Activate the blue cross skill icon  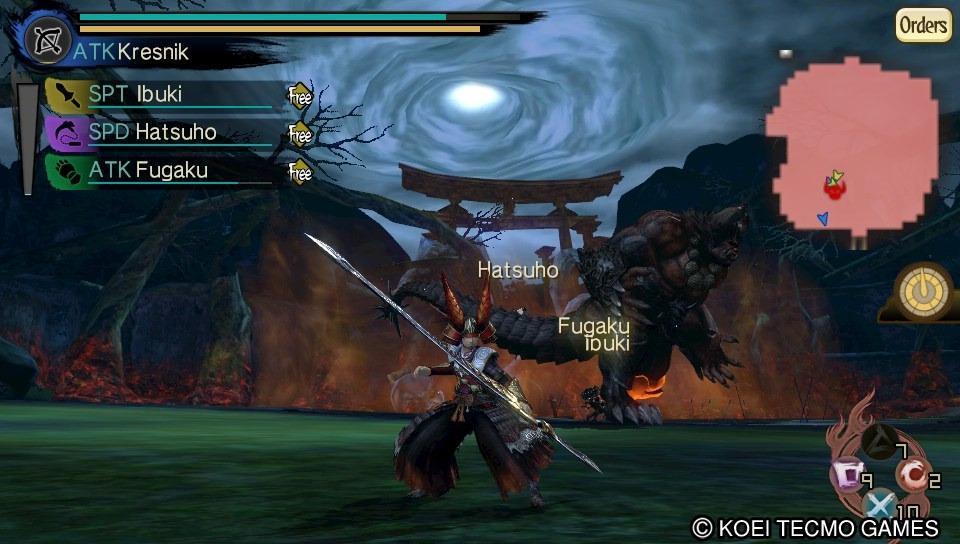(x=880, y=505)
